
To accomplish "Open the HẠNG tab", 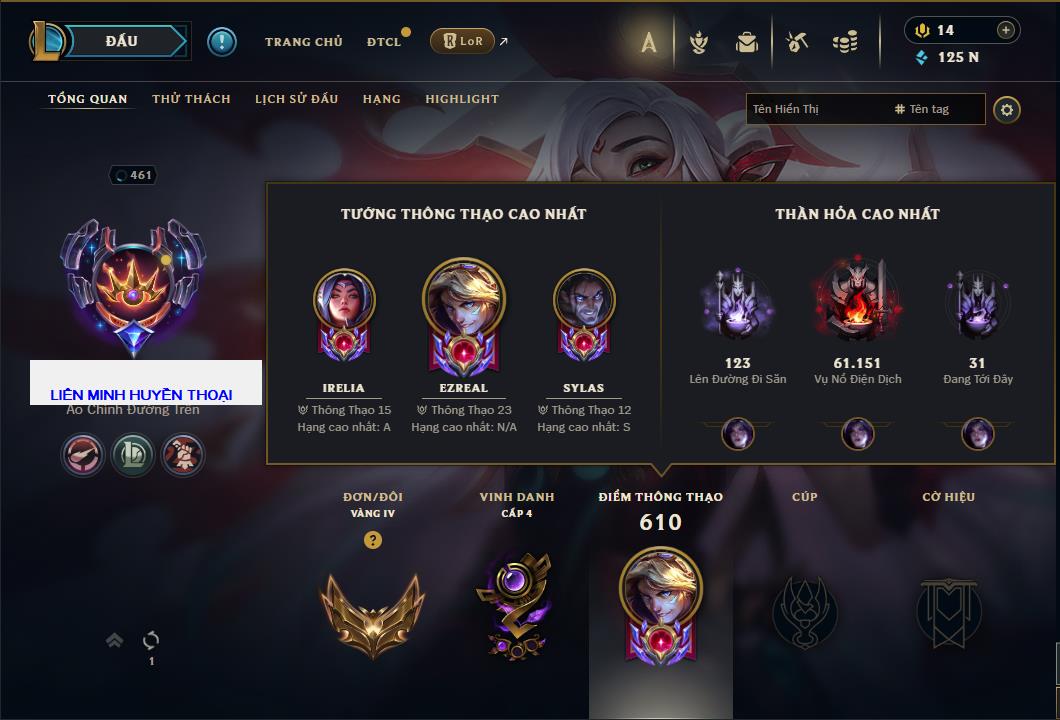I will 381,99.
